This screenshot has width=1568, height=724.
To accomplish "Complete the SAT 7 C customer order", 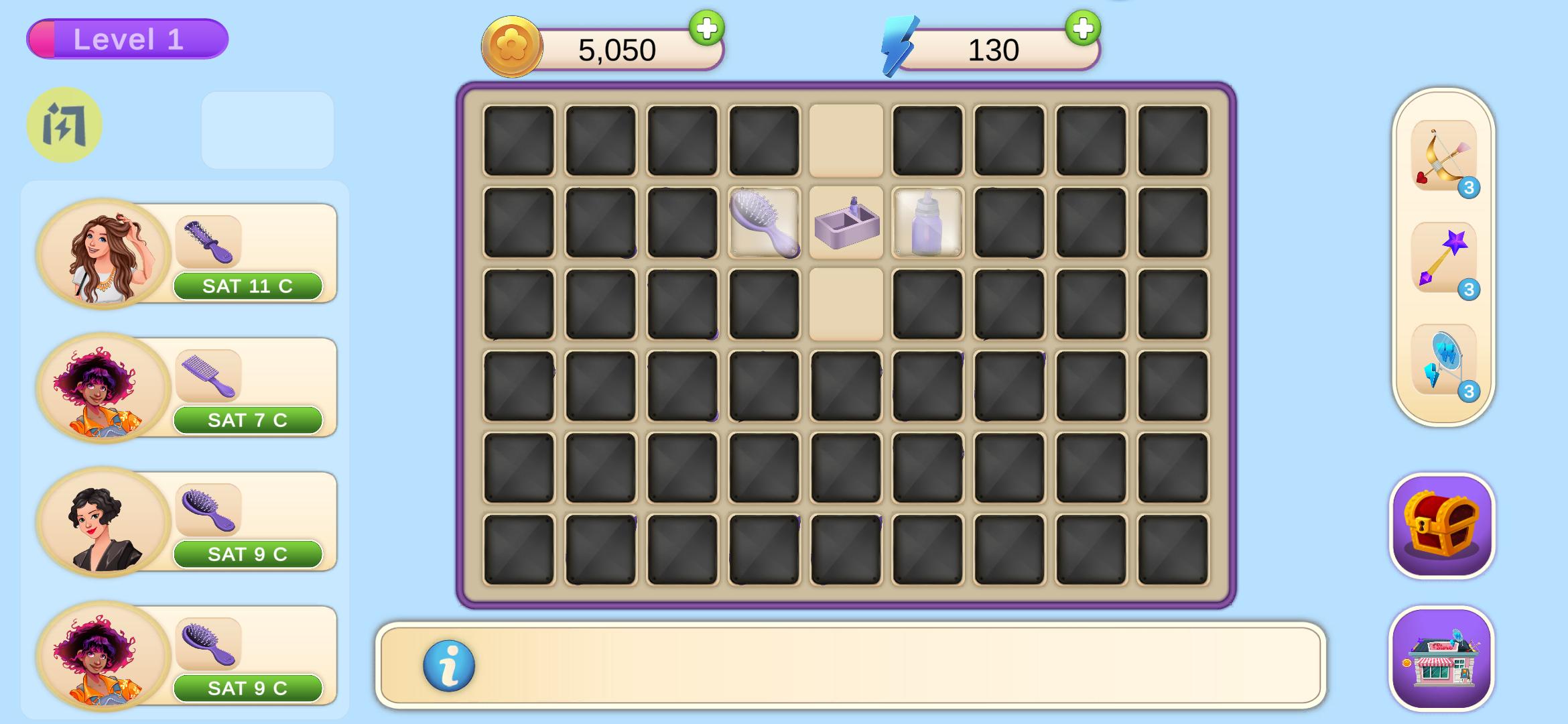I will tap(248, 420).
